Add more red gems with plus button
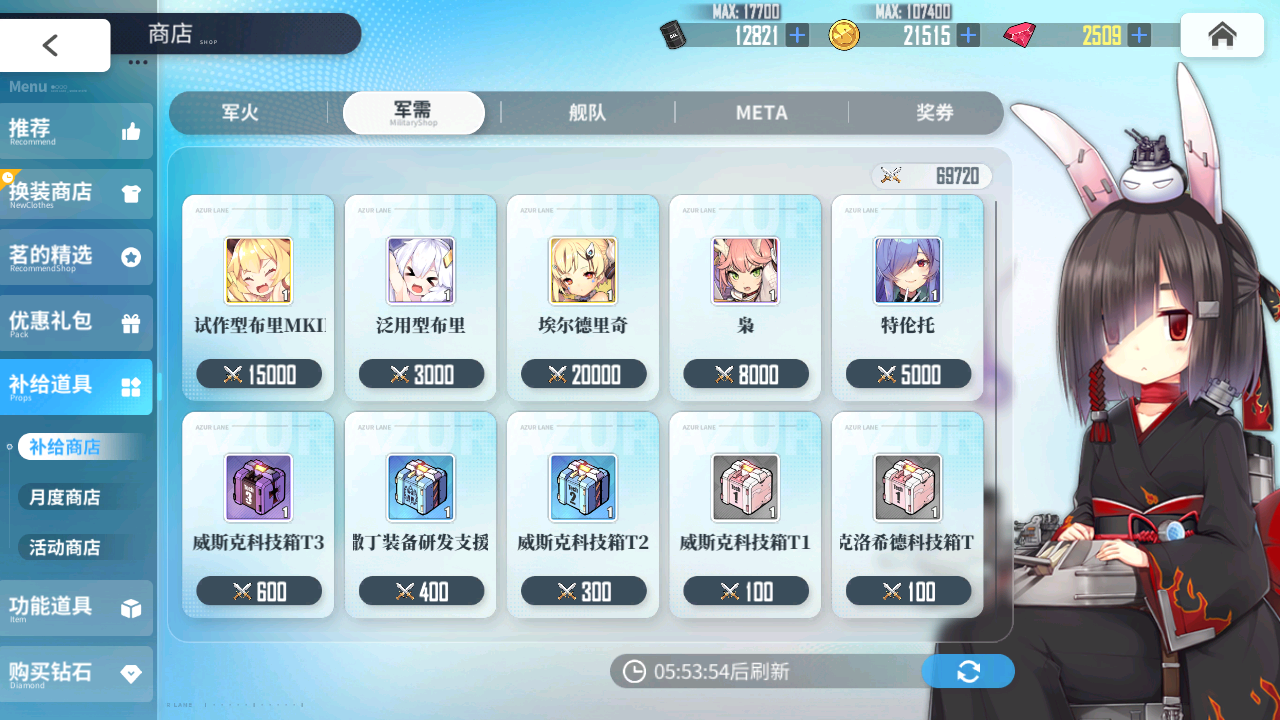This screenshot has width=1280, height=720. pyautogui.click(x=1138, y=36)
